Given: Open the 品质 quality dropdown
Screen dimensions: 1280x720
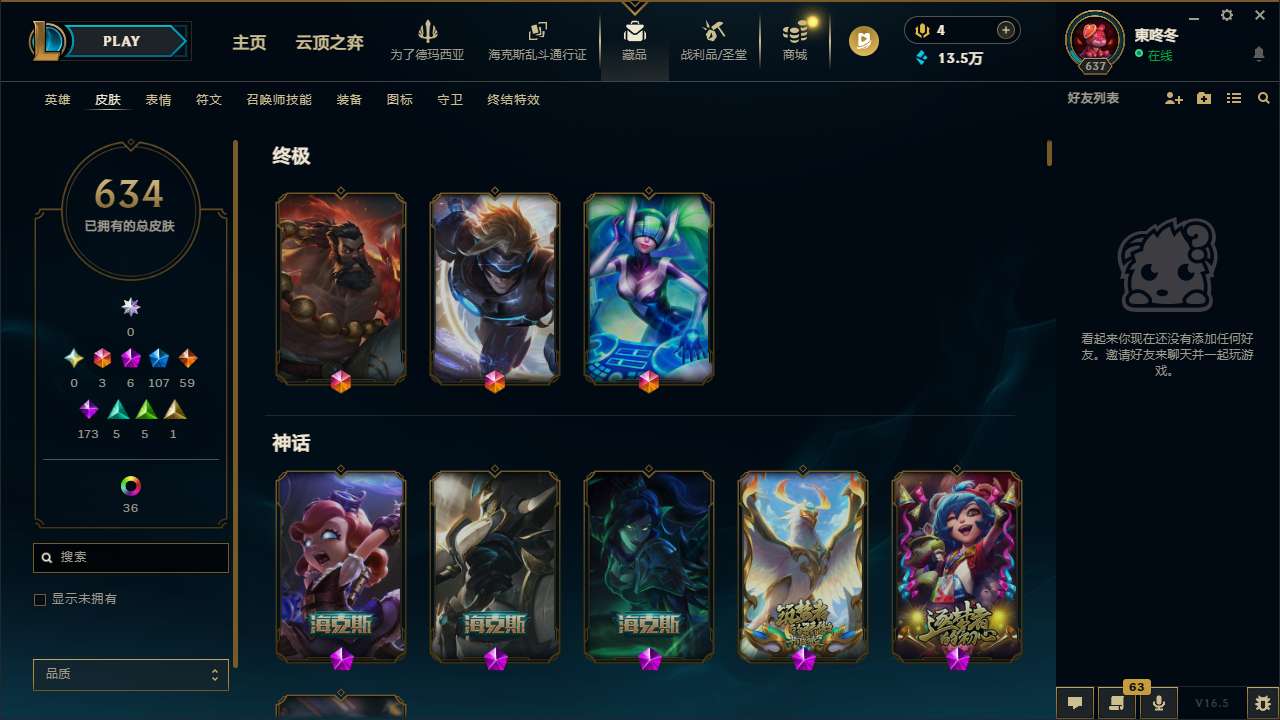Looking at the screenshot, I should [130, 674].
